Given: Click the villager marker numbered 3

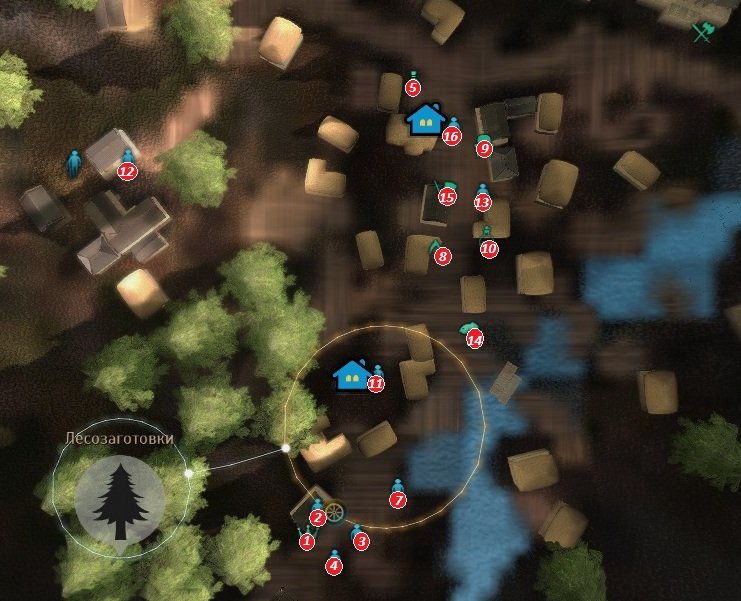Looking at the screenshot, I should click(x=361, y=540).
